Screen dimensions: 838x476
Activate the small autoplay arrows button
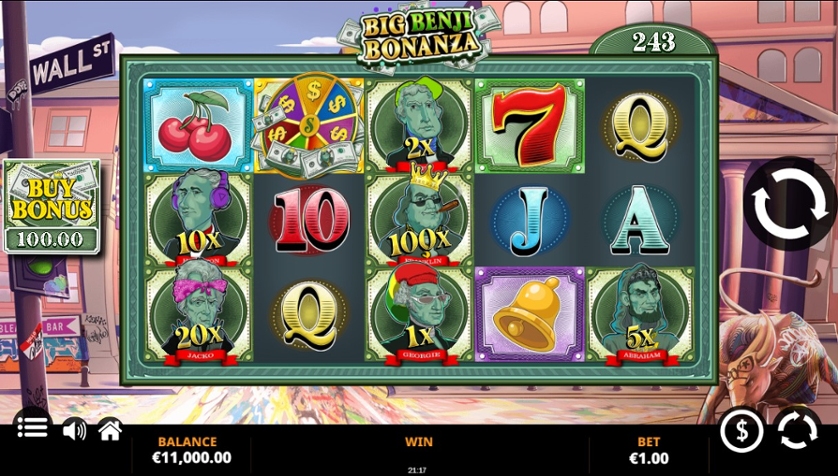(797, 431)
